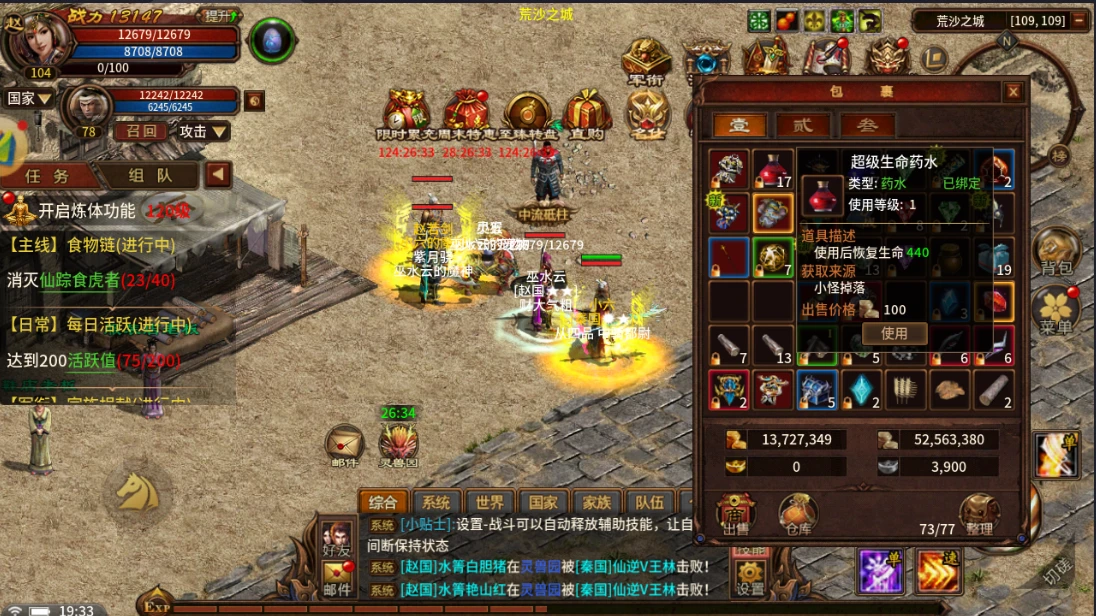Switch chat to the 世界 channel

[490, 502]
